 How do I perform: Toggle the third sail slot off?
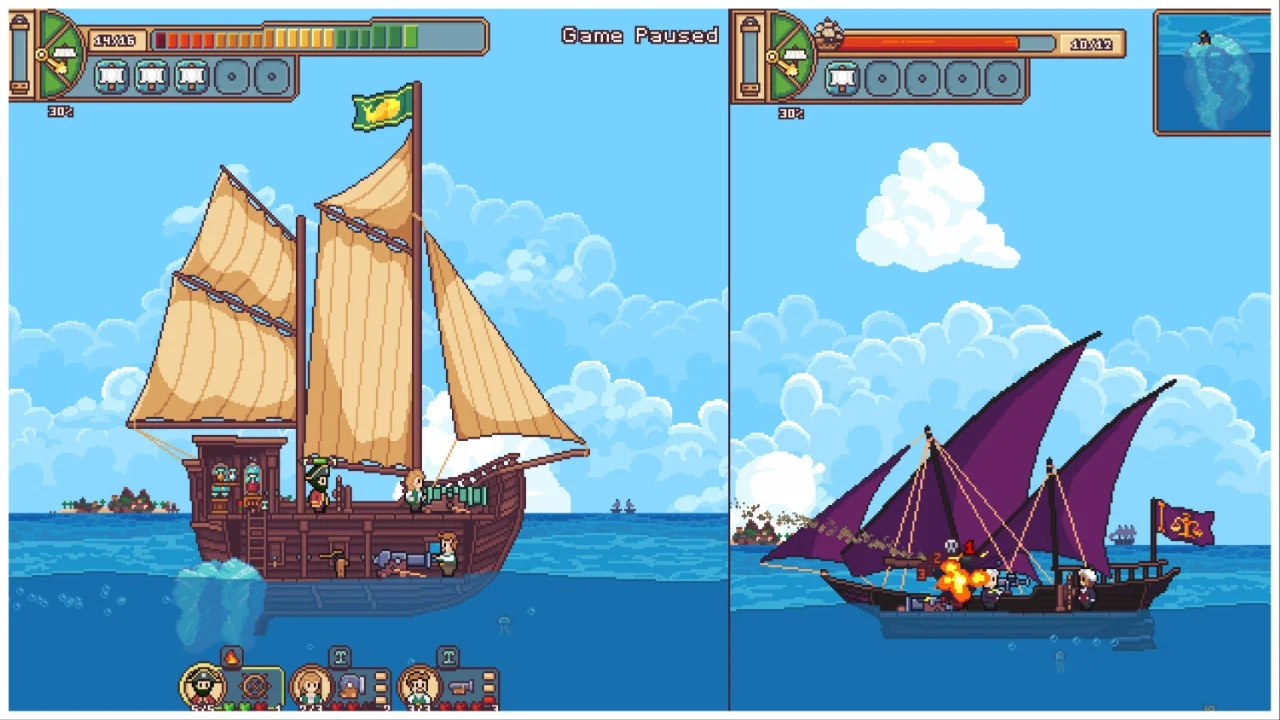pos(191,76)
